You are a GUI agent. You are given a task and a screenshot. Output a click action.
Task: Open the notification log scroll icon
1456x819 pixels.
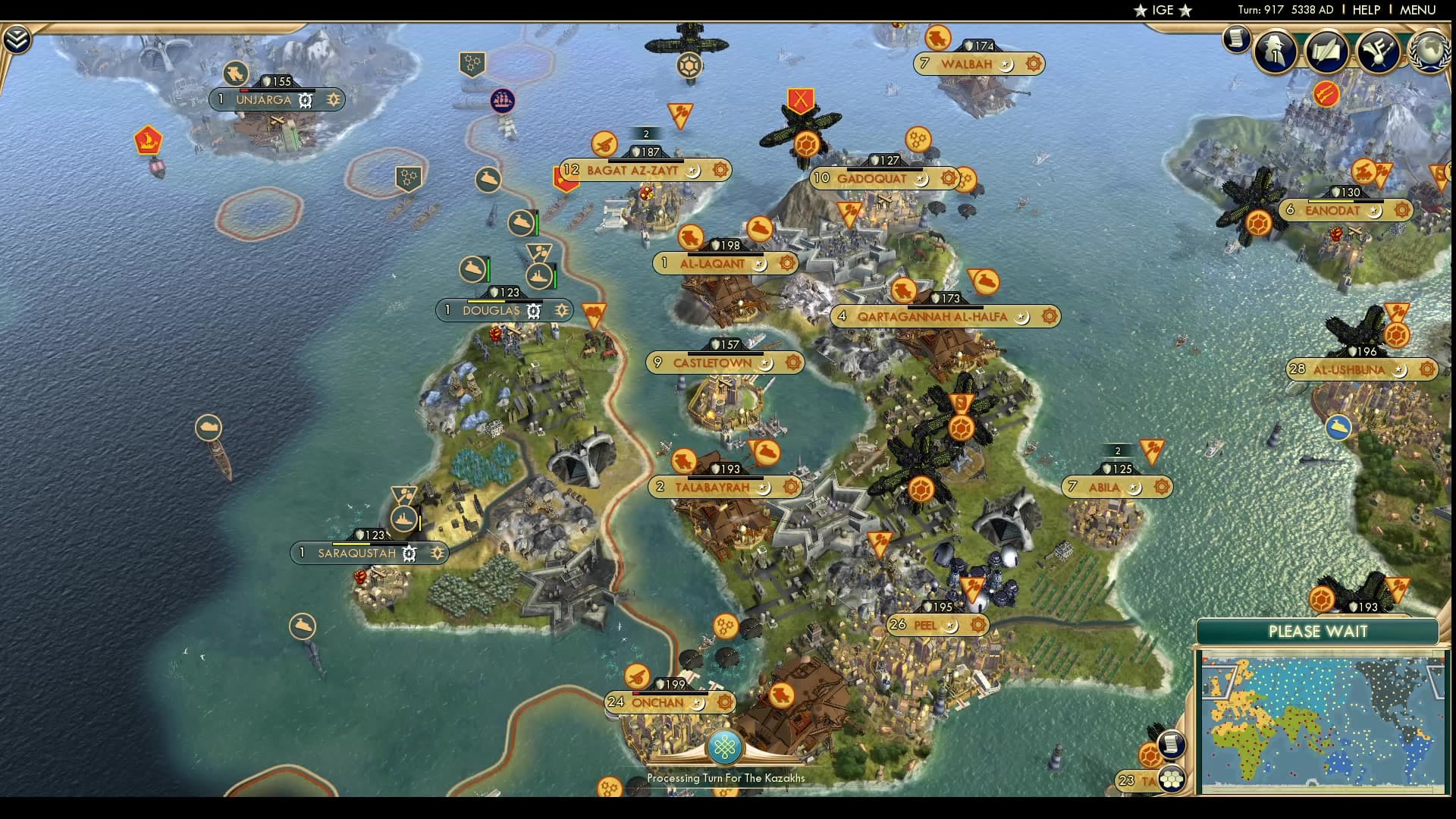1238,39
